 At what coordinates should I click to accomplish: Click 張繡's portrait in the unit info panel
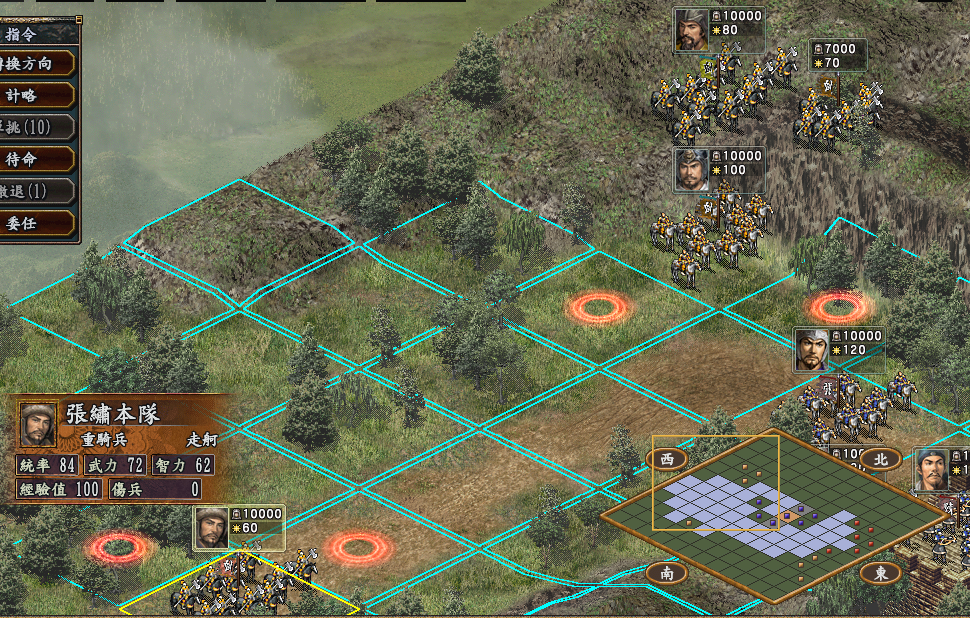pyautogui.click(x=38, y=425)
